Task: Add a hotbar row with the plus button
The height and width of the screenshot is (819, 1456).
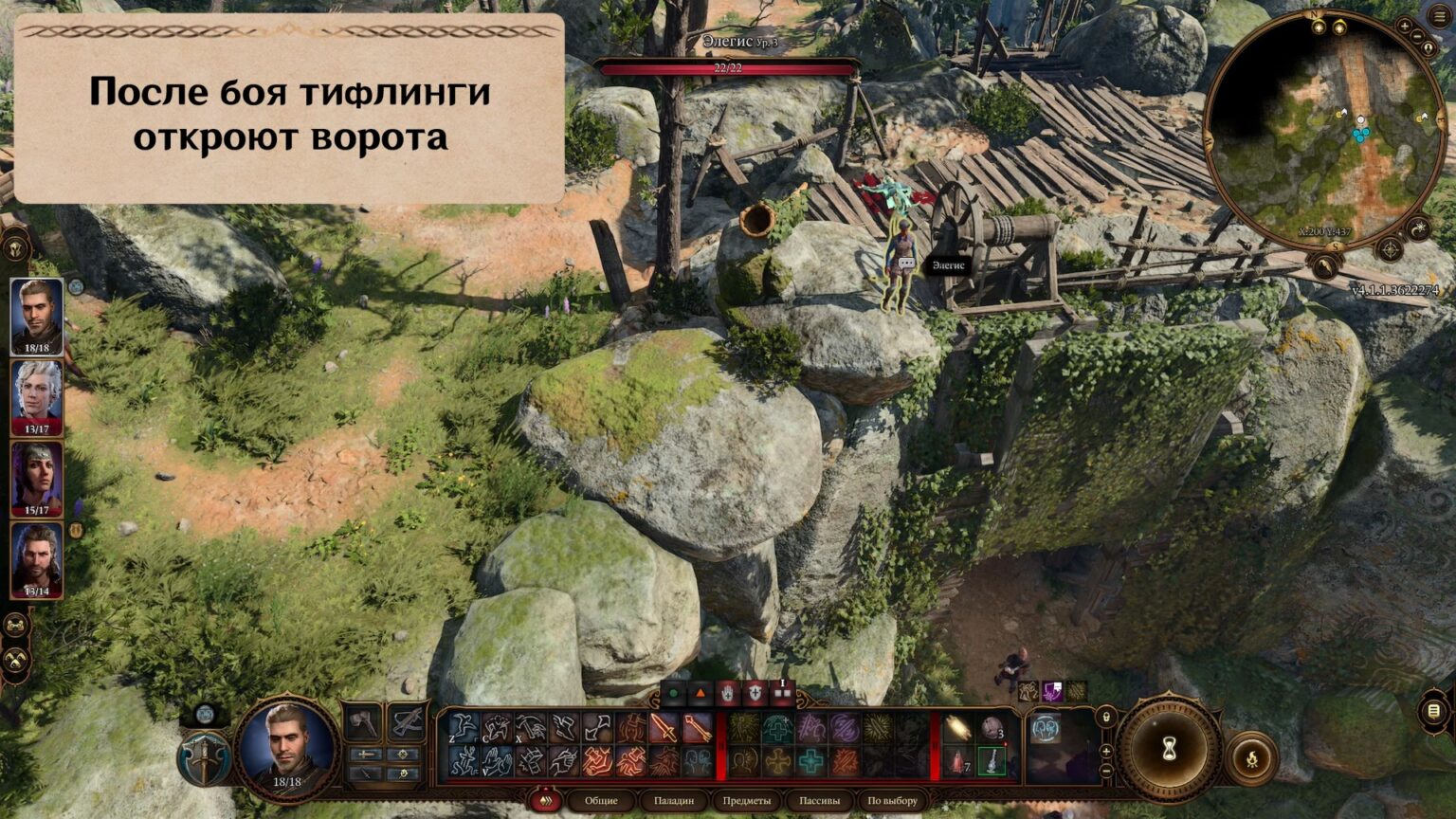Action: (x=1106, y=752)
